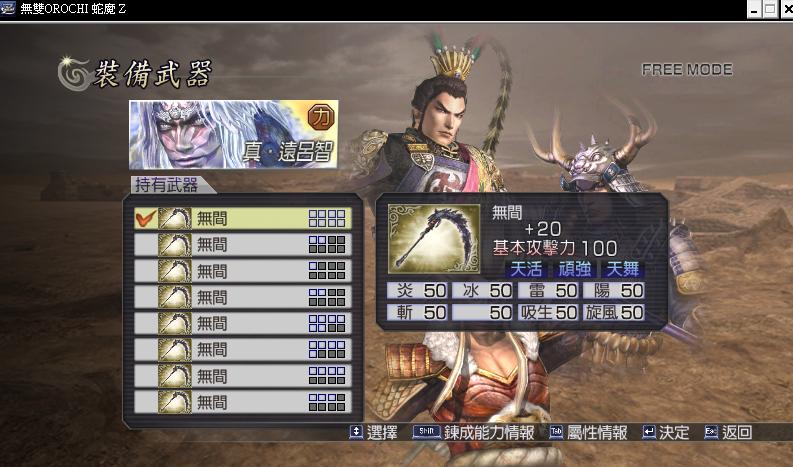Click the 真·遠呂智 character portrait
The width and height of the screenshot is (793, 467).
tap(232, 134)
